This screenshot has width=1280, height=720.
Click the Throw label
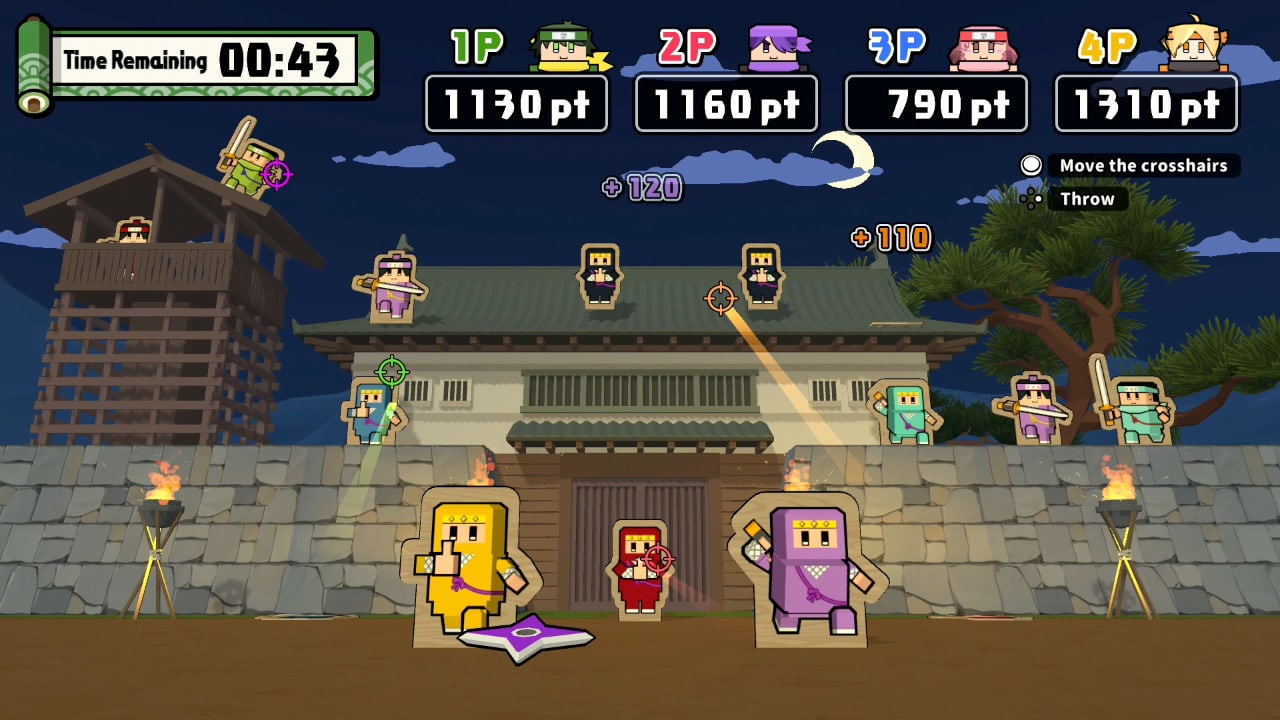[1086, 199]
